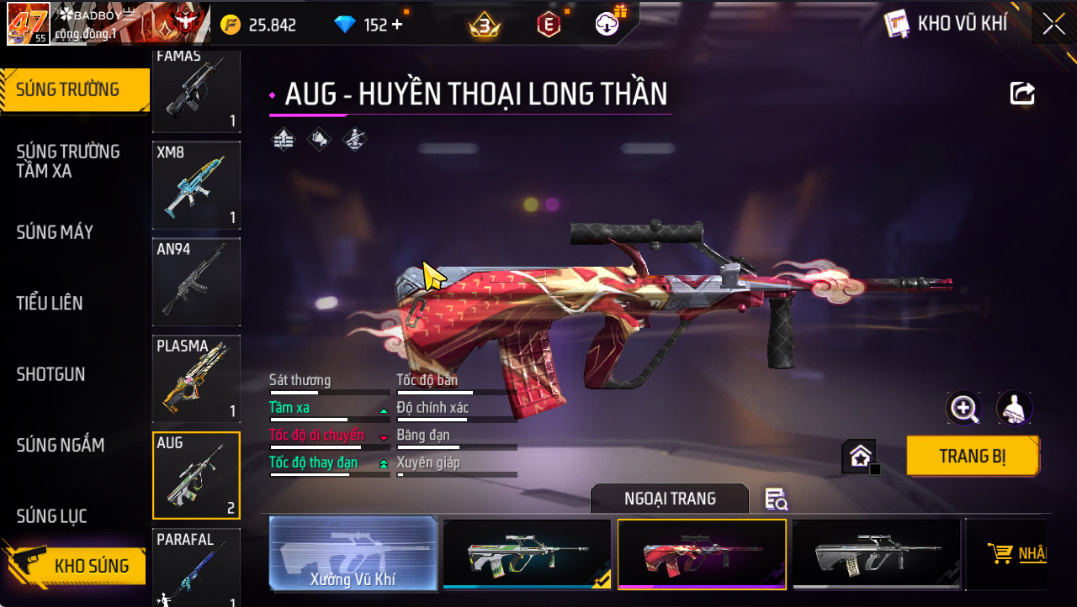
Task: Select the TIỂU LIÊN category
Action: (50, 303)
